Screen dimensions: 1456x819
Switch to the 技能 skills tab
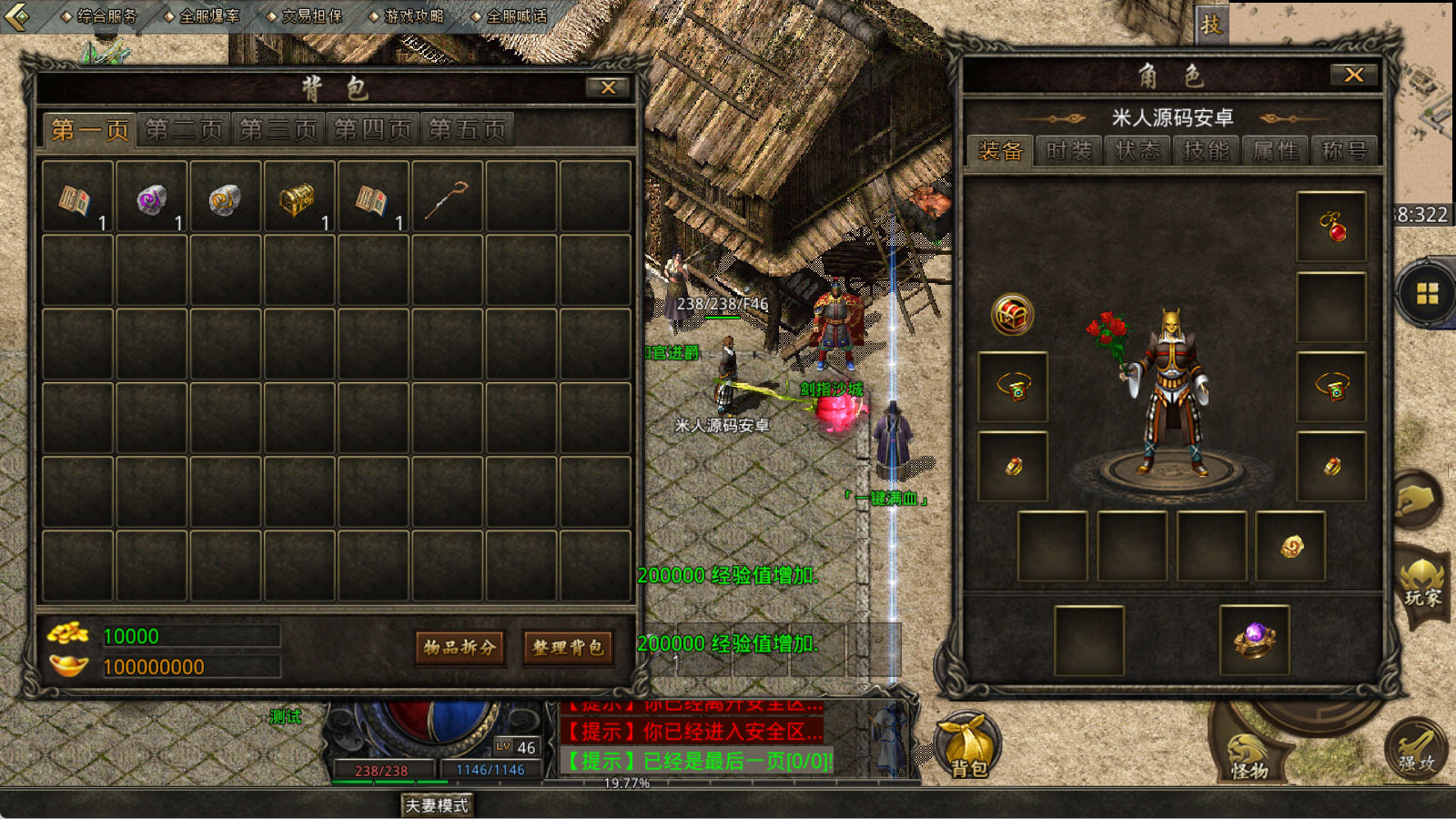(x=1206, y=151)
